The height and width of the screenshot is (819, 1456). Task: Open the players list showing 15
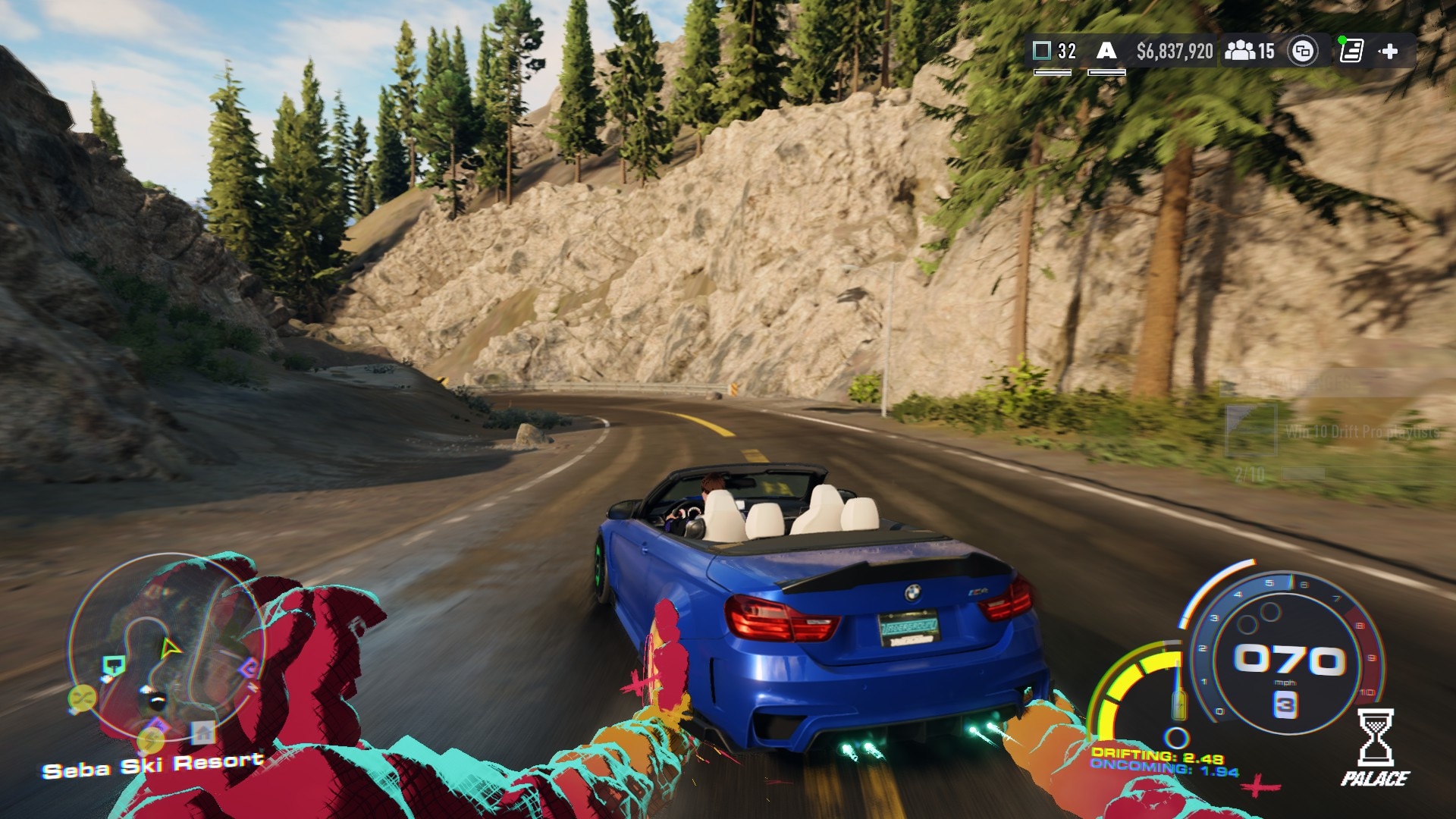[x=1250, y=52]
